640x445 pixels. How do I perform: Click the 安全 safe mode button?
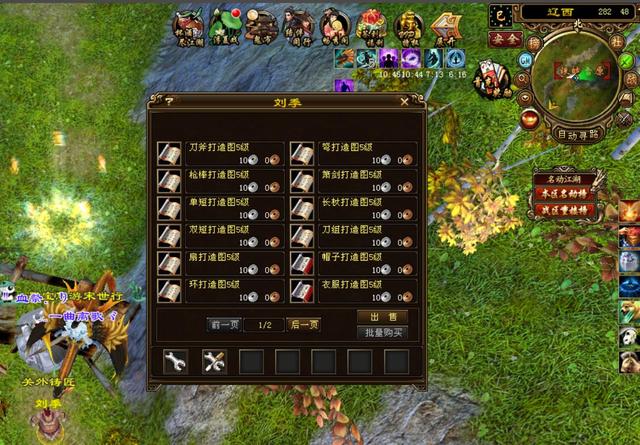pos(506,38)
